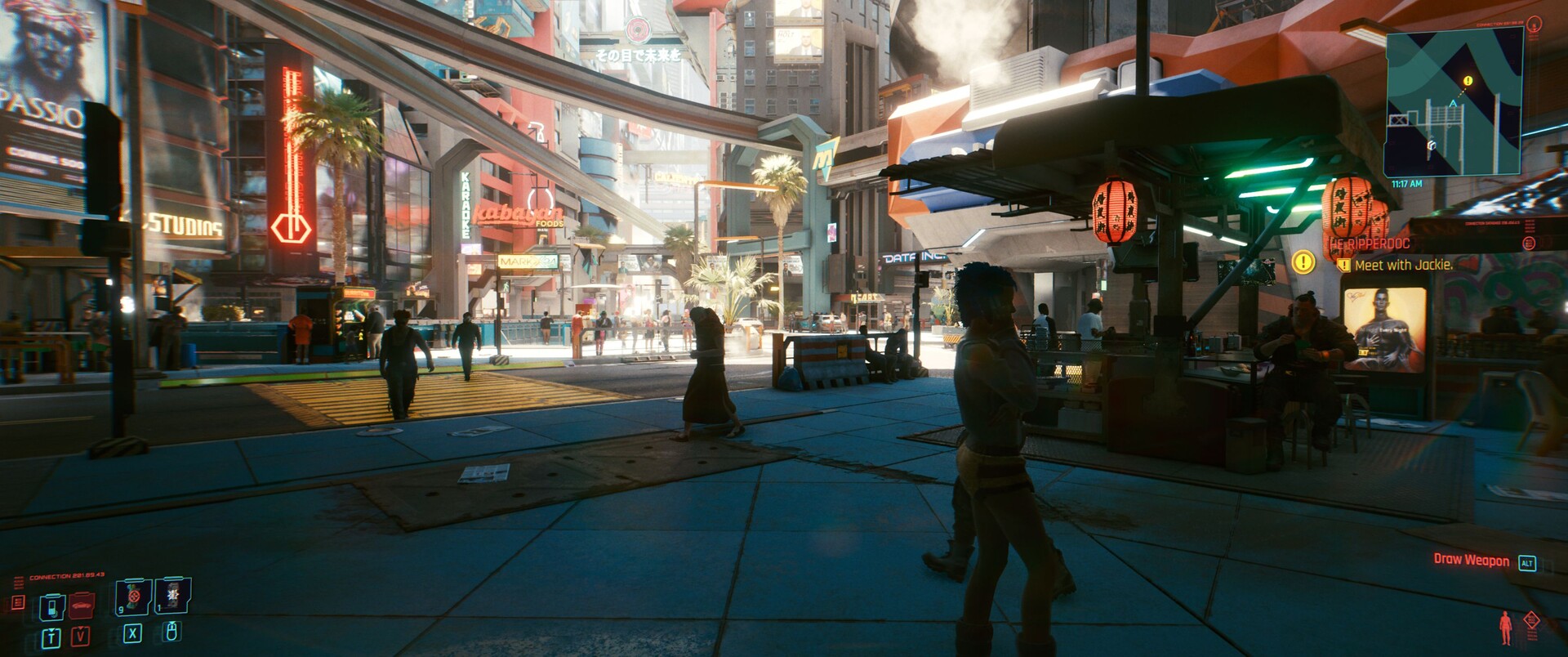Click the minimap panel
This screenshot has height=657, width=1568.
coord(1454,102)
